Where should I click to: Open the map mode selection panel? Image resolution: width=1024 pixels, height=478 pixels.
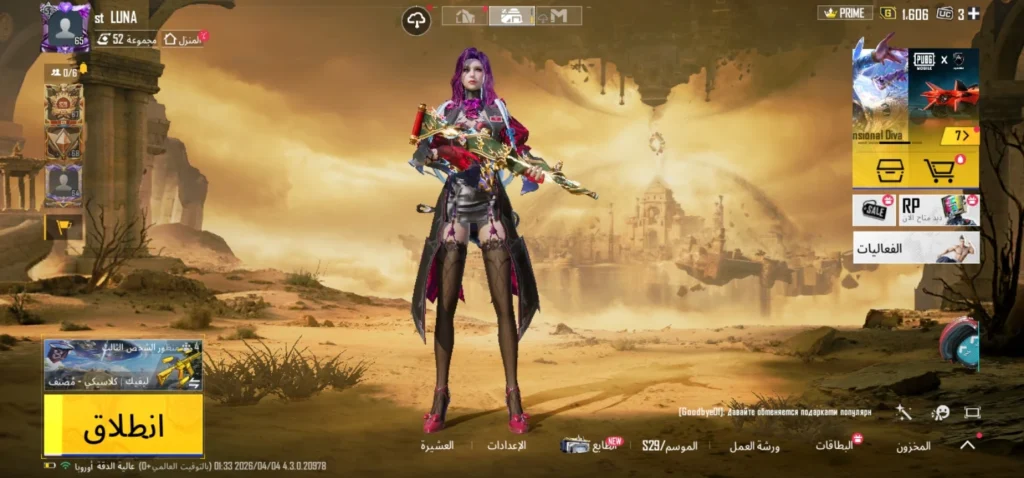[x=123, y=364]
